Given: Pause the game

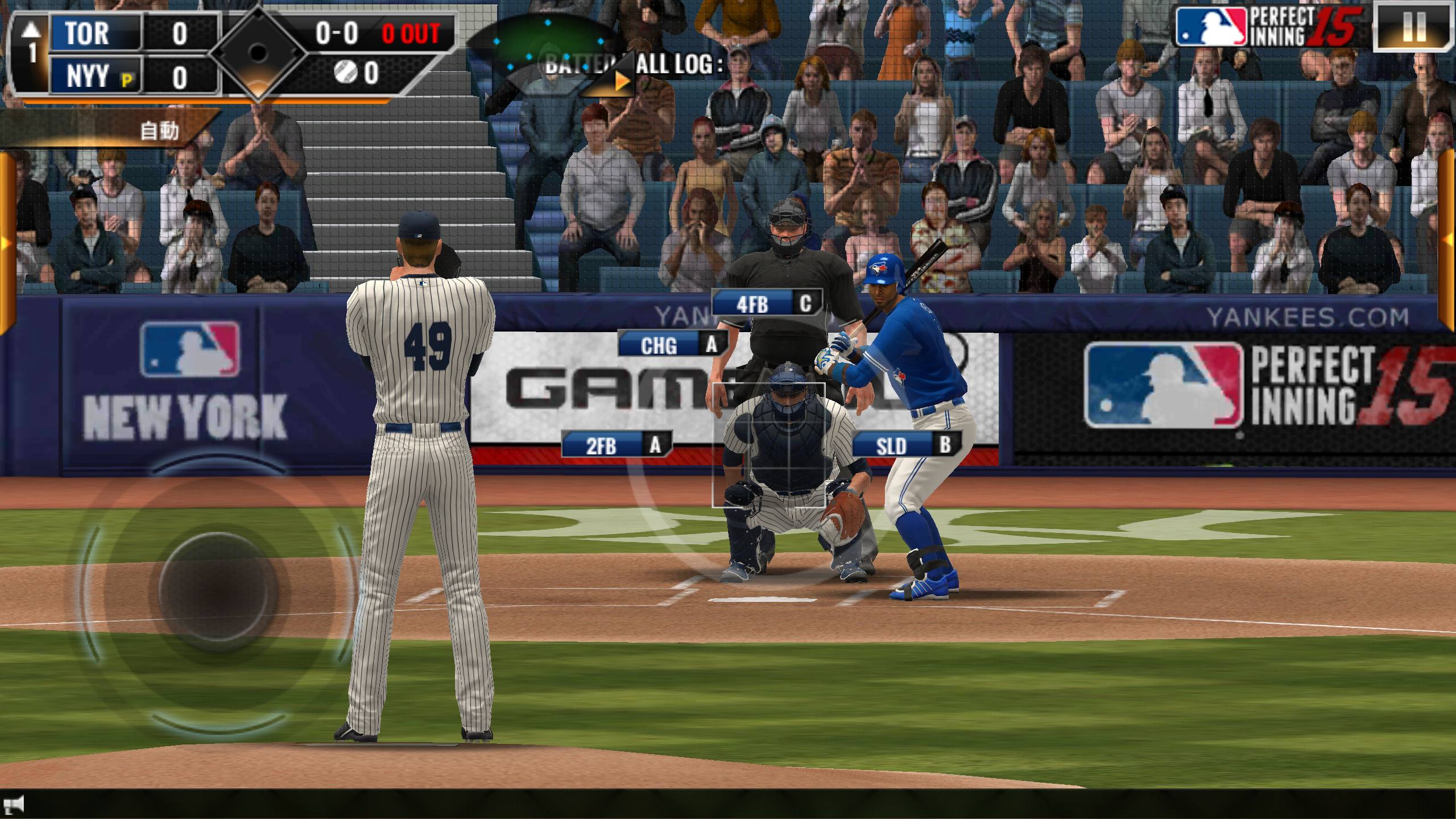Looking at the screenshot, I should (x=1414, y=27).
